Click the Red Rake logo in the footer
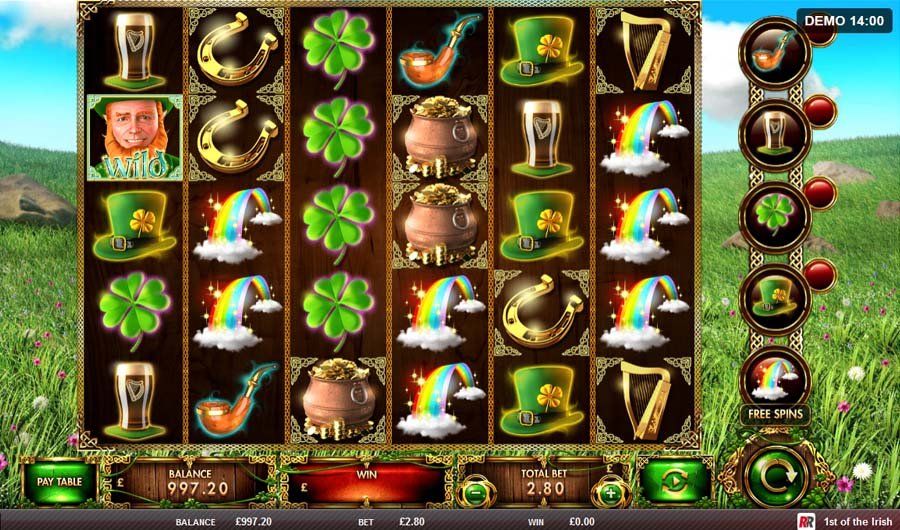Viewport: 900px width, 530px height. point(806,522)
